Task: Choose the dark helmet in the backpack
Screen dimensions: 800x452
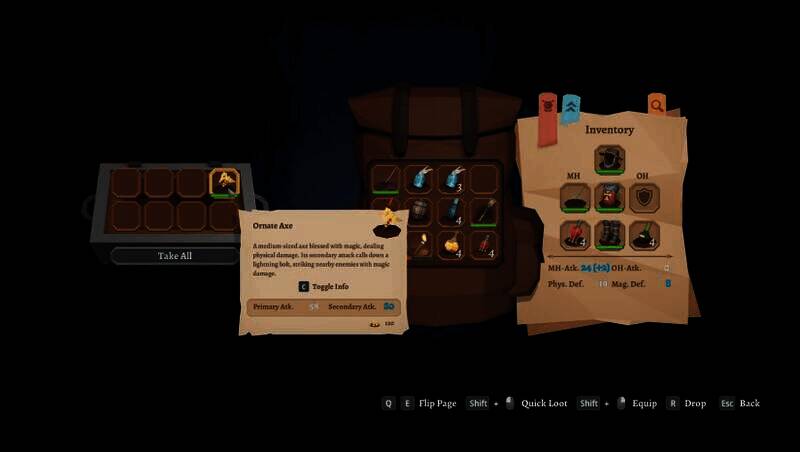Action: tap(419, 211)
